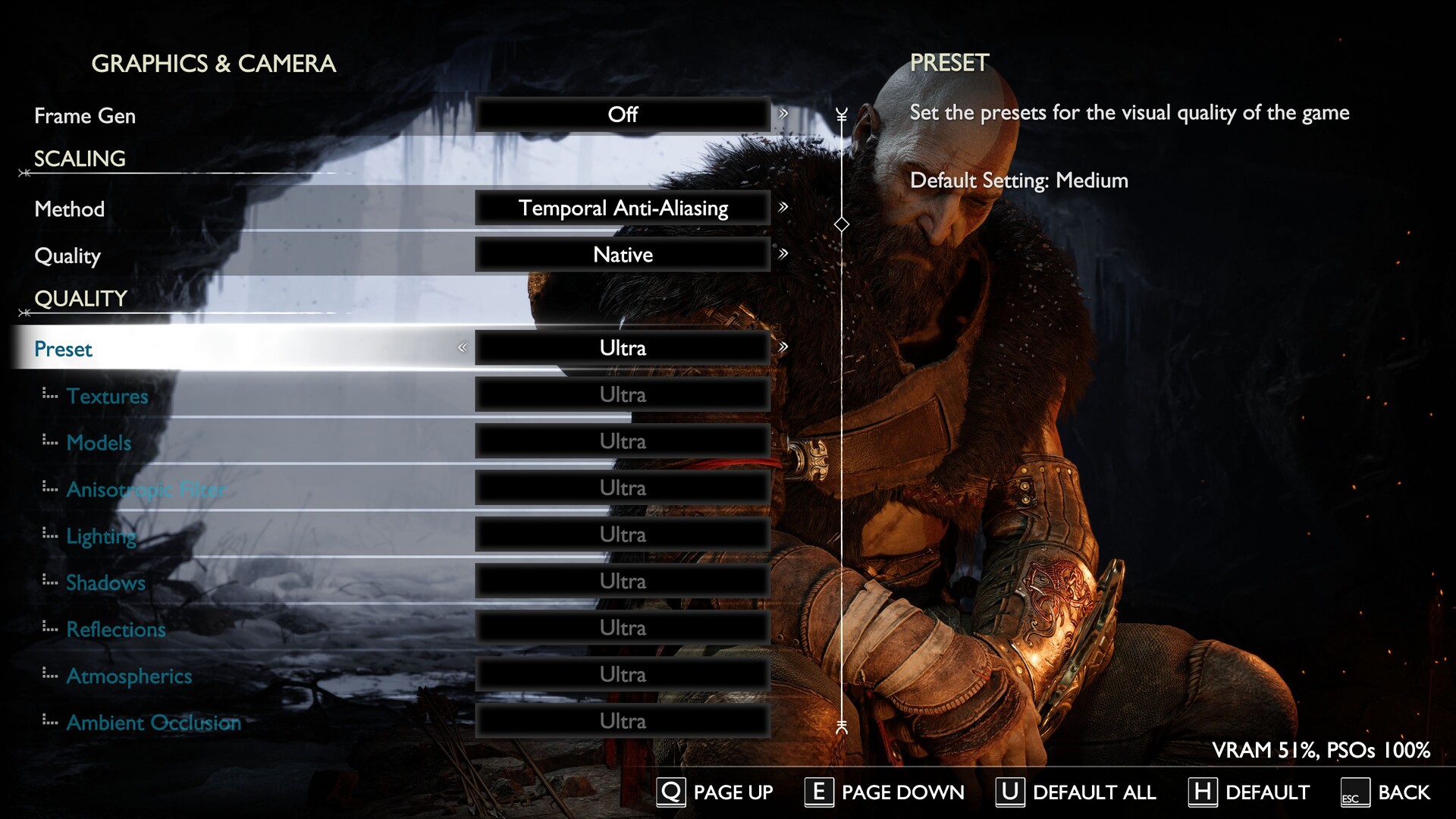Click the diamond handle on the scrollbar
1456x819 pixels.
841,224
